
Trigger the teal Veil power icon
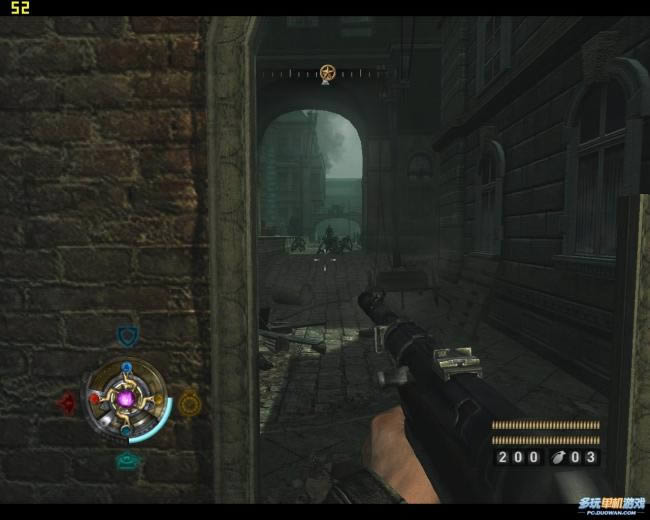tap(127, 460)
